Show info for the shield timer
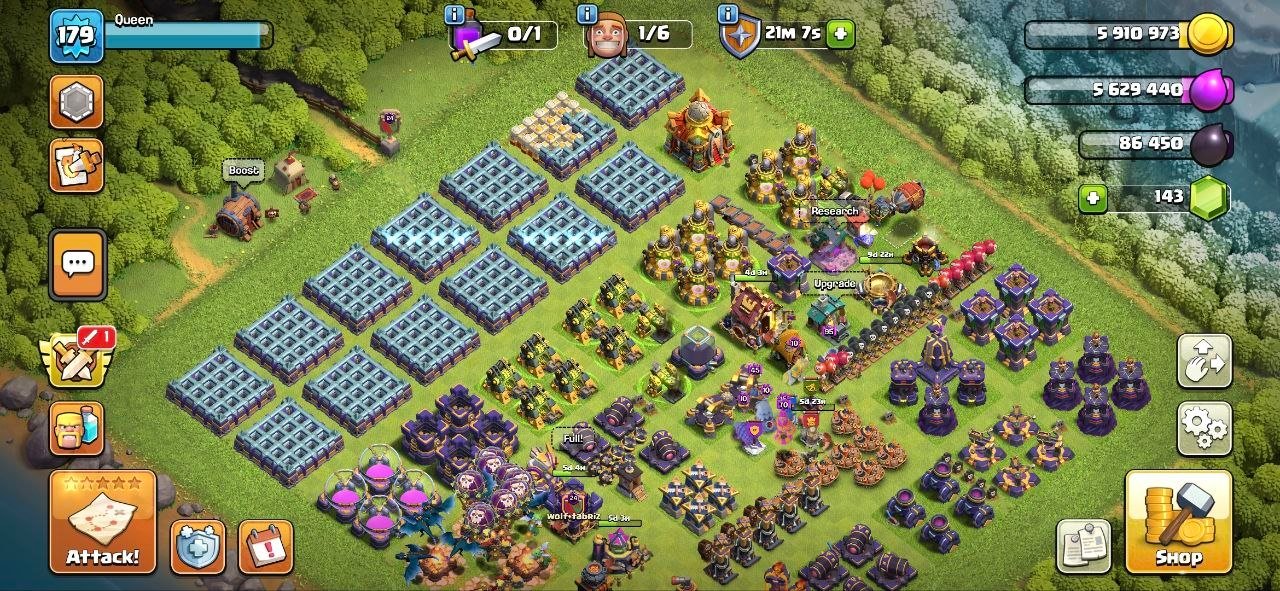The width and height of the screenshot is (1280, 591). (x=727, y=14)
